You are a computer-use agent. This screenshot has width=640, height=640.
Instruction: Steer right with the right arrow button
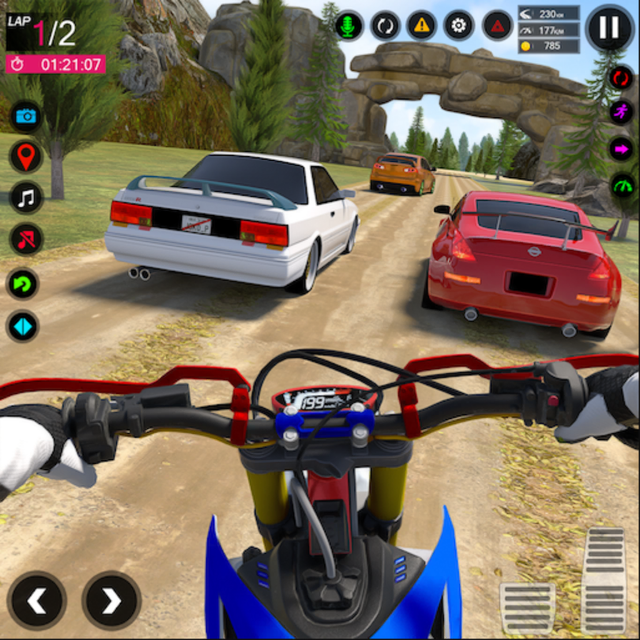point(111,600)
